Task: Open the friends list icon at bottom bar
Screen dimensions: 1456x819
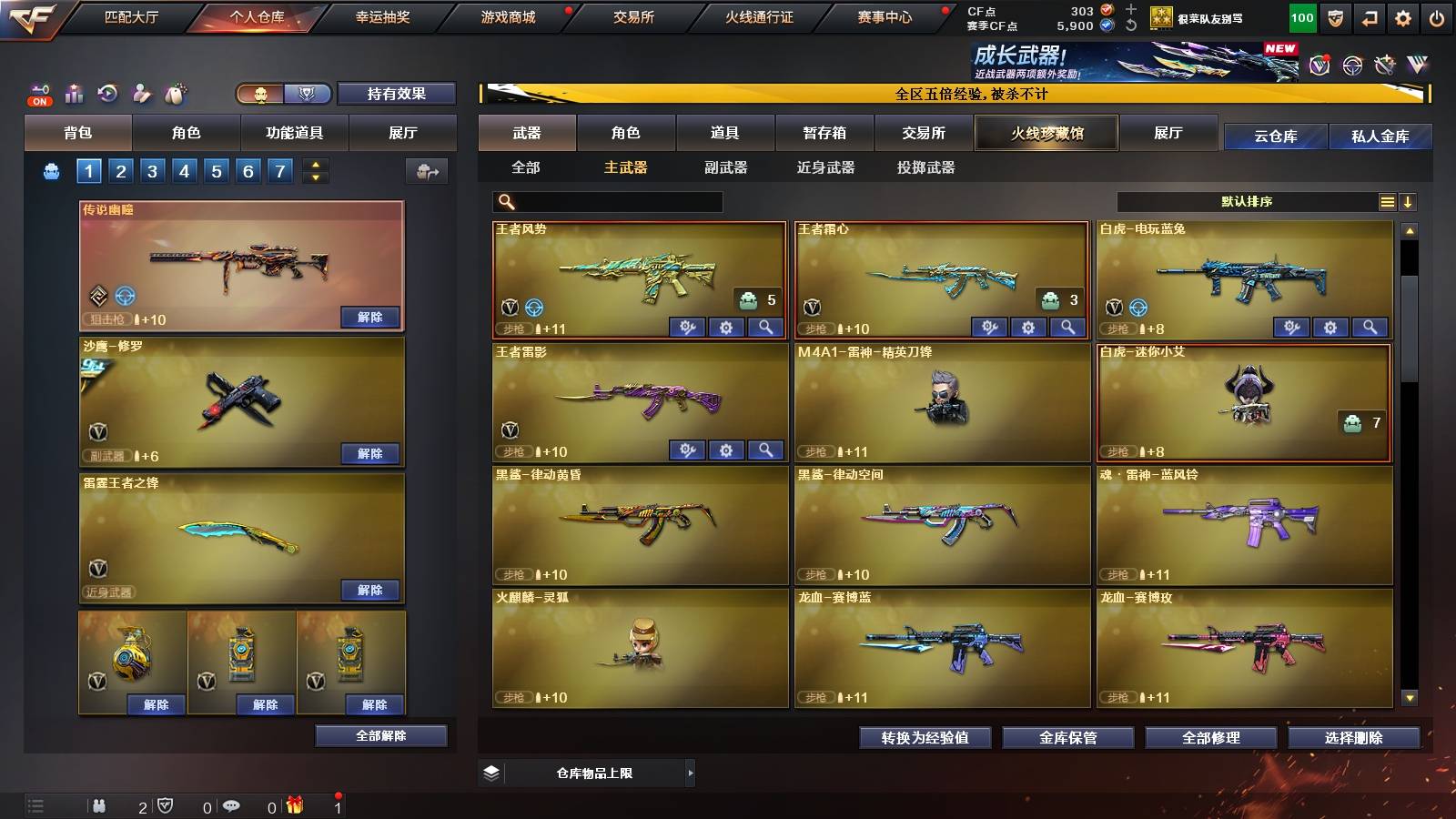Action: point(100,804)
